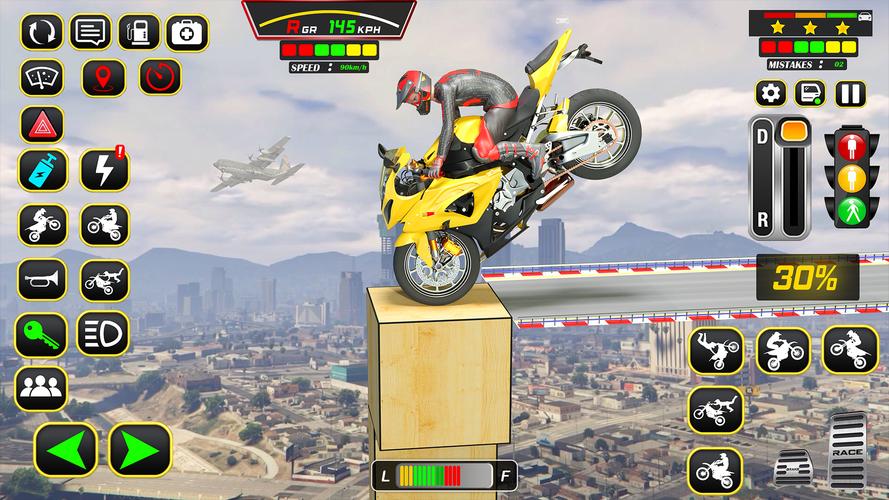The width and height of the screenshot is (889, 500).
Task: Open the chat message icon
Action: [91, 32]
